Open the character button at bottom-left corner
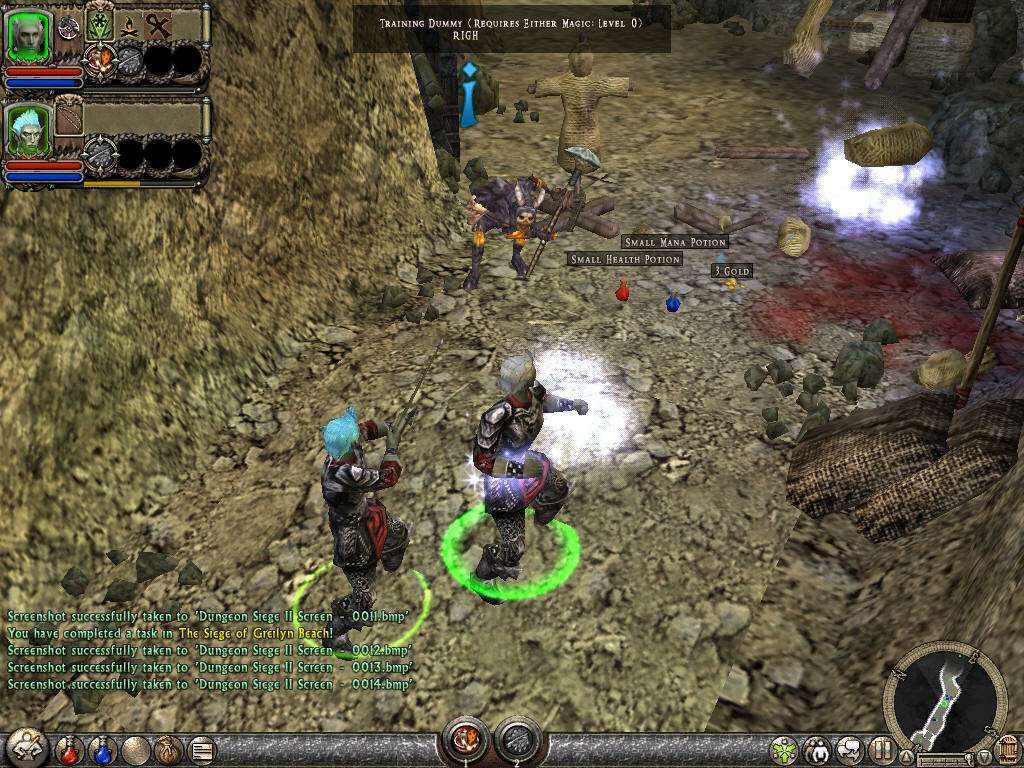 coord(26,747)
